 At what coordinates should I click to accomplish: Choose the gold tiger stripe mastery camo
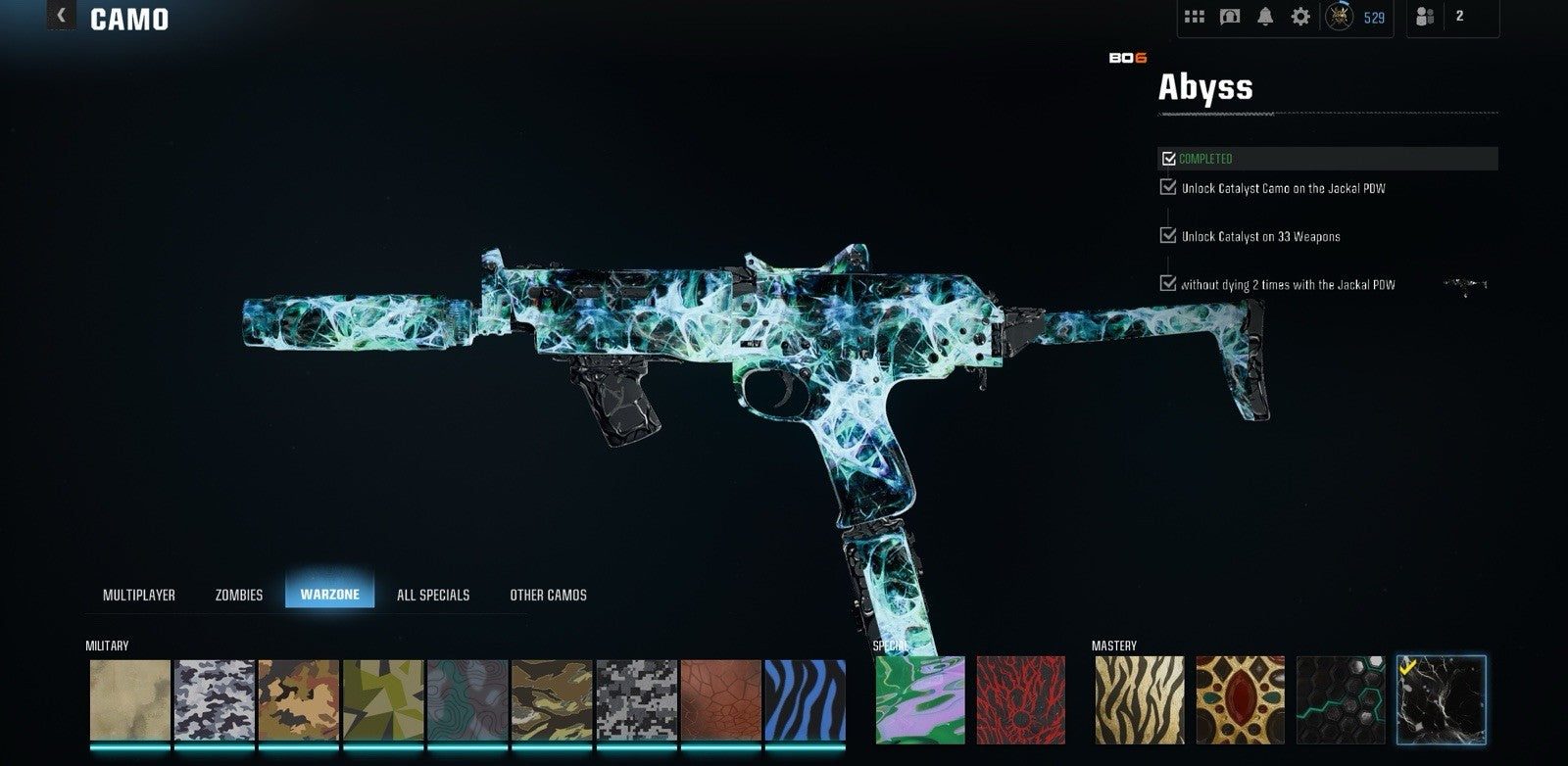tap(1139, 699)
